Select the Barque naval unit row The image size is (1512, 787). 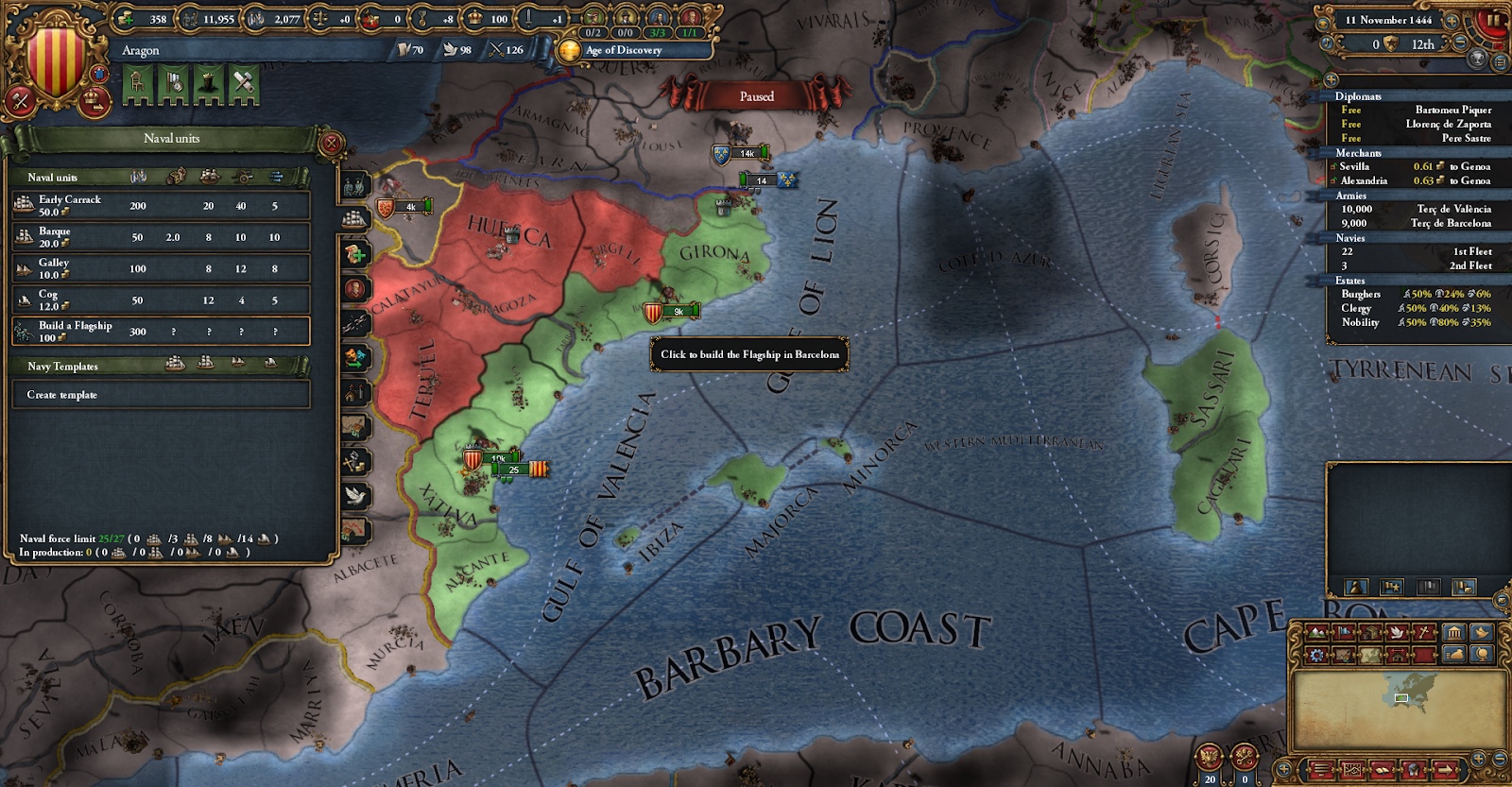161,236
